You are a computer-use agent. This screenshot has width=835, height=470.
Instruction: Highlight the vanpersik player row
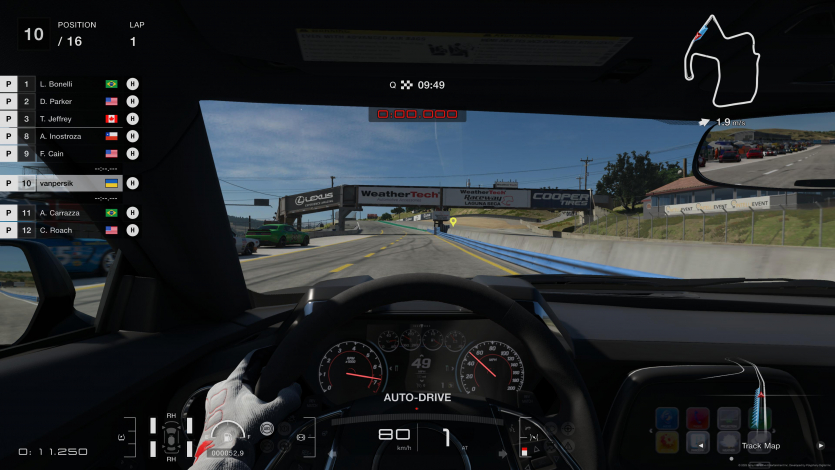68,184
